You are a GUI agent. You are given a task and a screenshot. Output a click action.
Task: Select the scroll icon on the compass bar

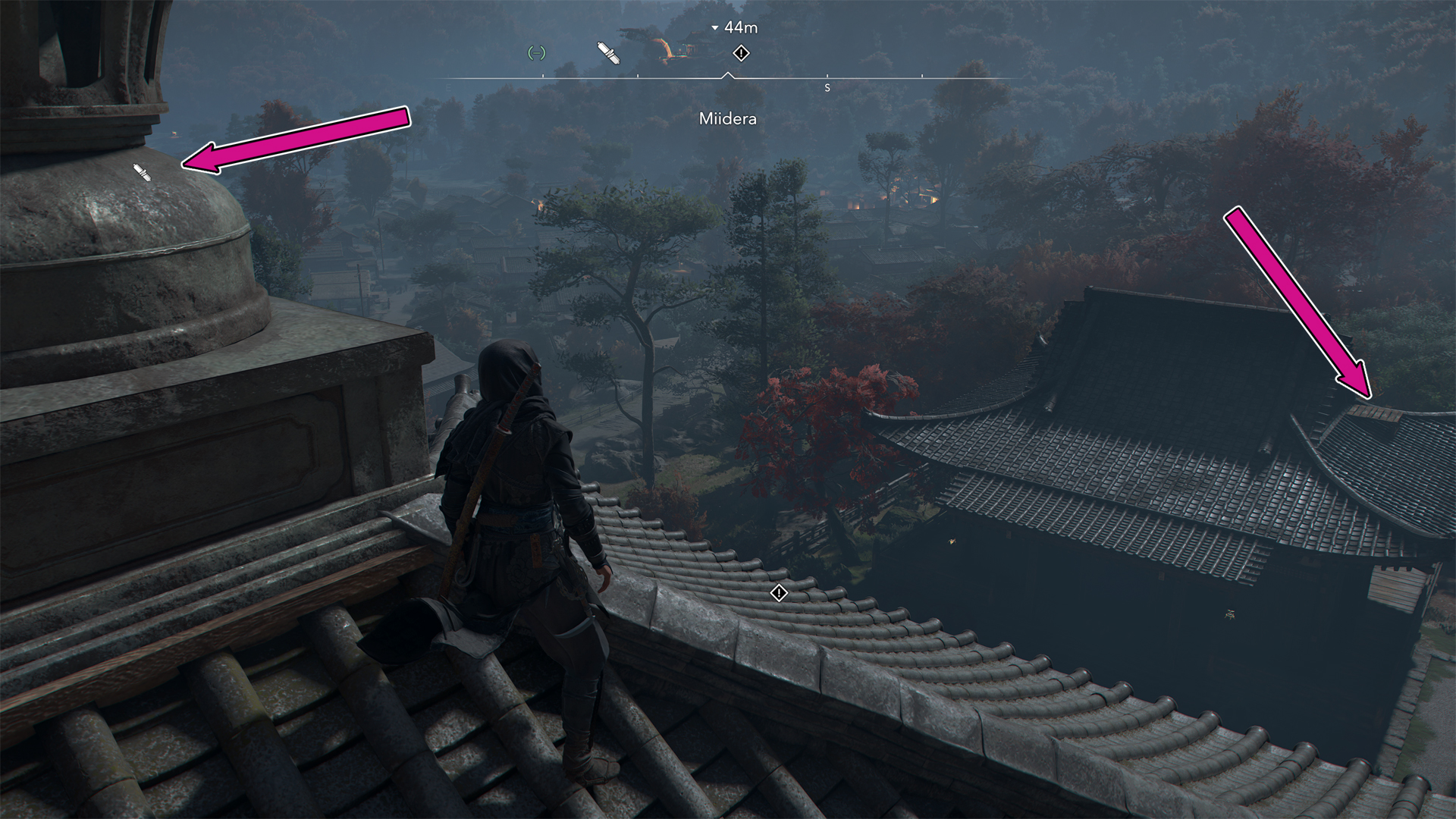pos(609,53)
